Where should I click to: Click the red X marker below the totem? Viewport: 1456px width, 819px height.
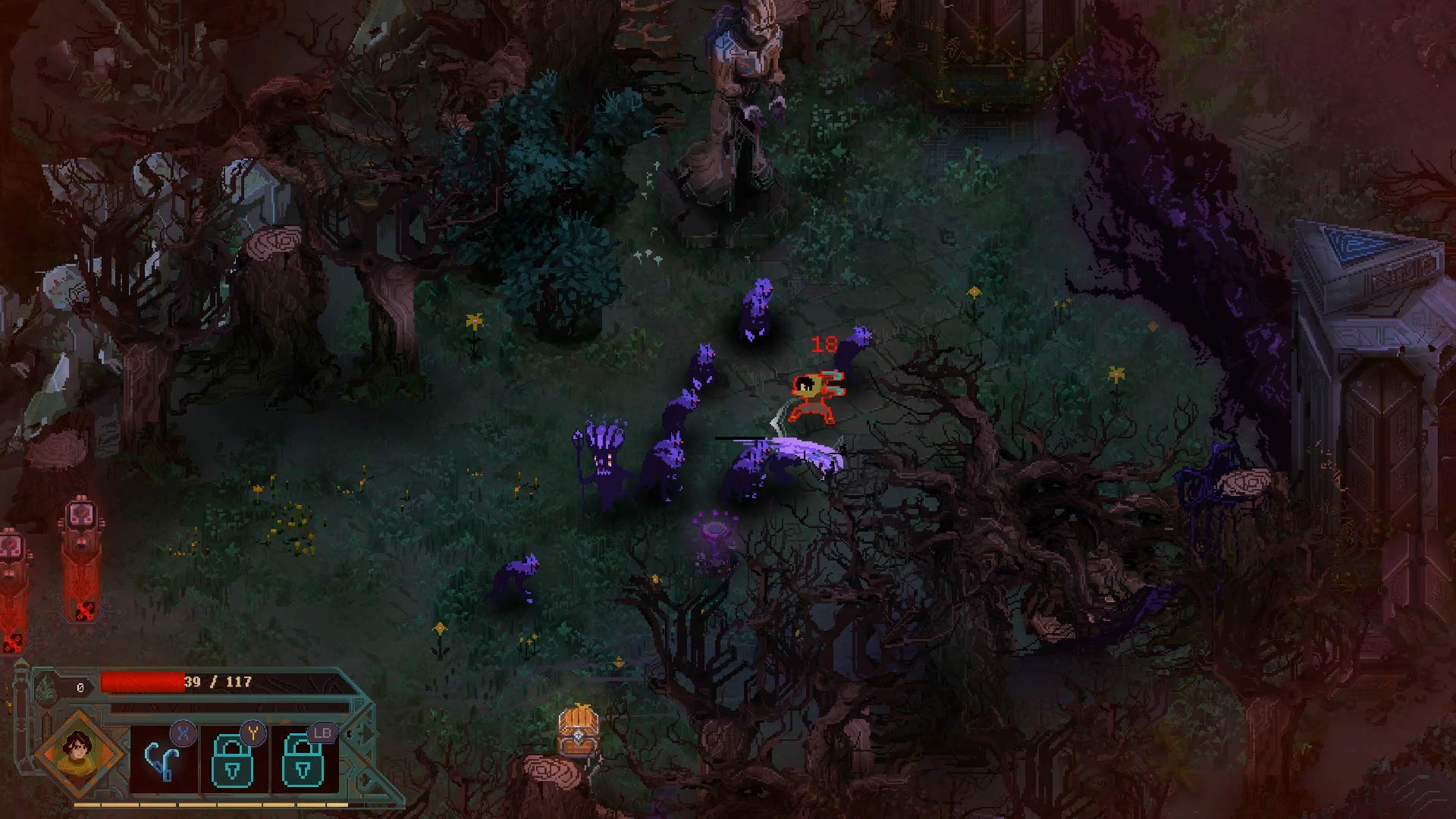tap(85, 612)
